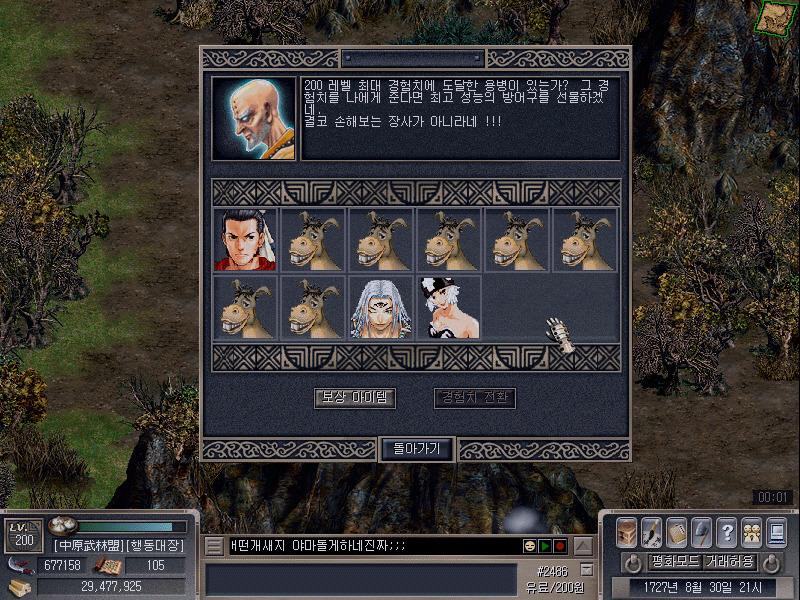800x600 pixels.
Task: Open the treasure chest inventory icon
Action: (627, 530)
